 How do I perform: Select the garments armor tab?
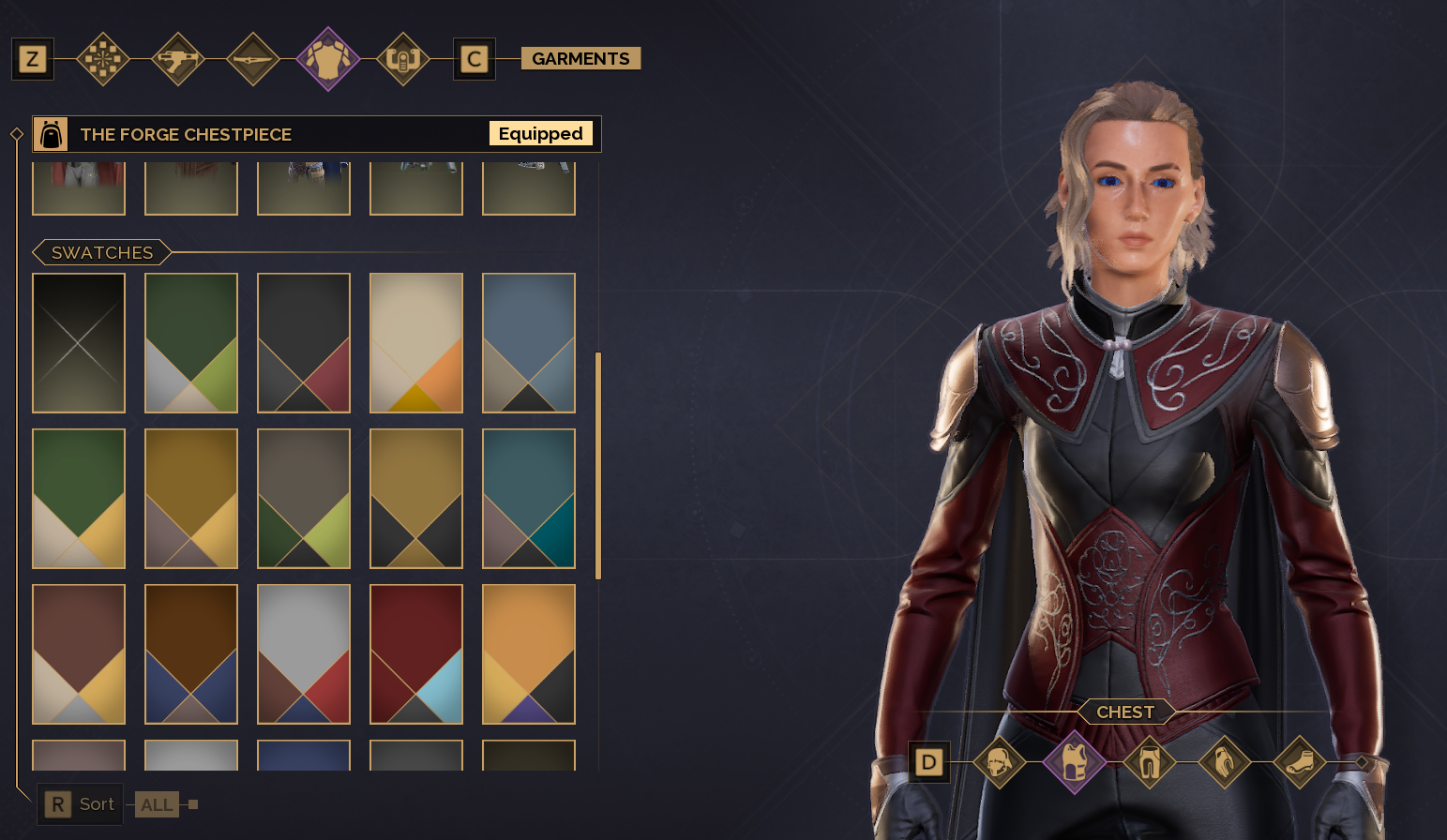pos(328,59)
